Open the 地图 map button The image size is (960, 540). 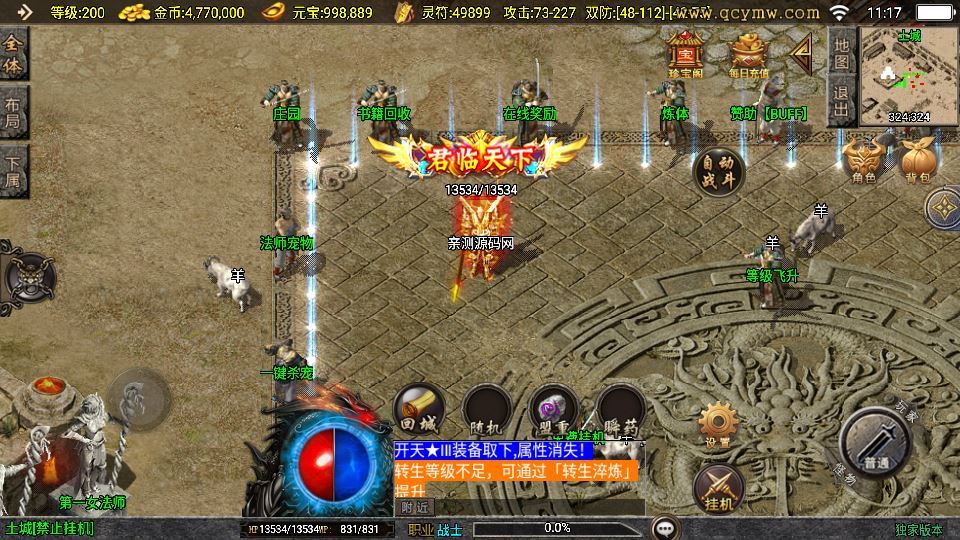click(842, 53)
